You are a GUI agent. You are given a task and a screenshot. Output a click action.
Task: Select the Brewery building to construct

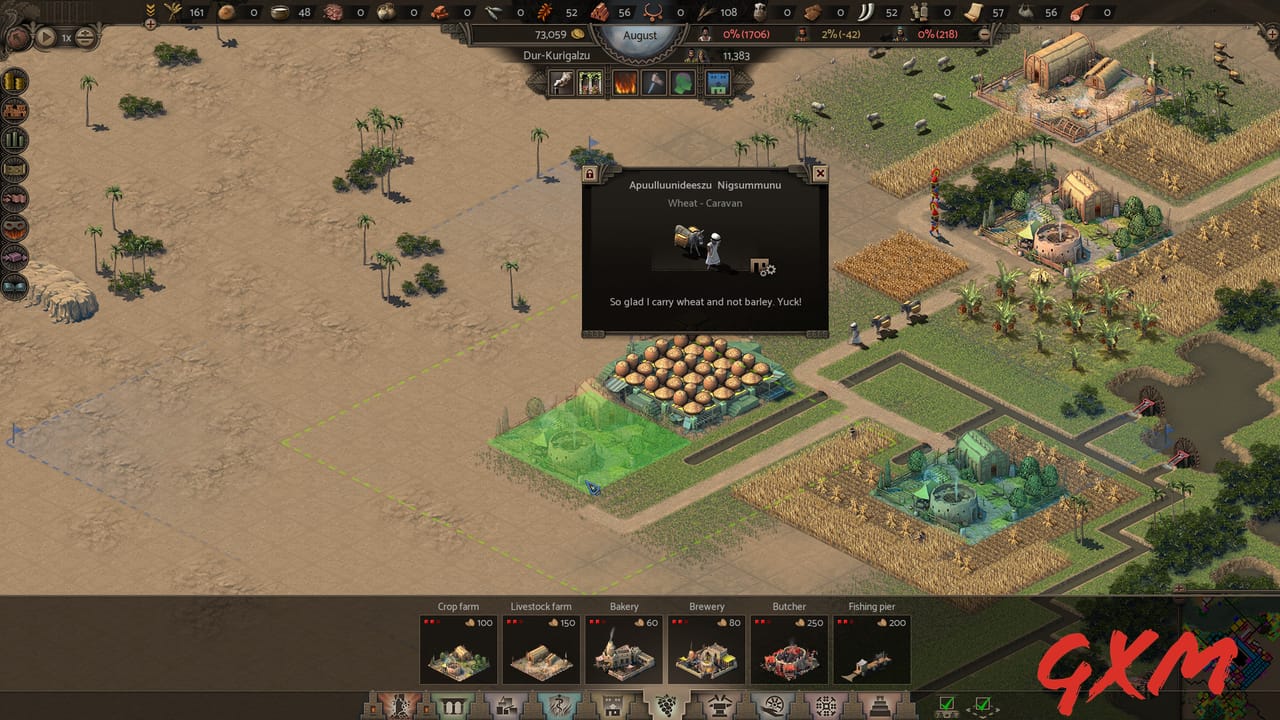pyautogui.click(x=706, y=650)
